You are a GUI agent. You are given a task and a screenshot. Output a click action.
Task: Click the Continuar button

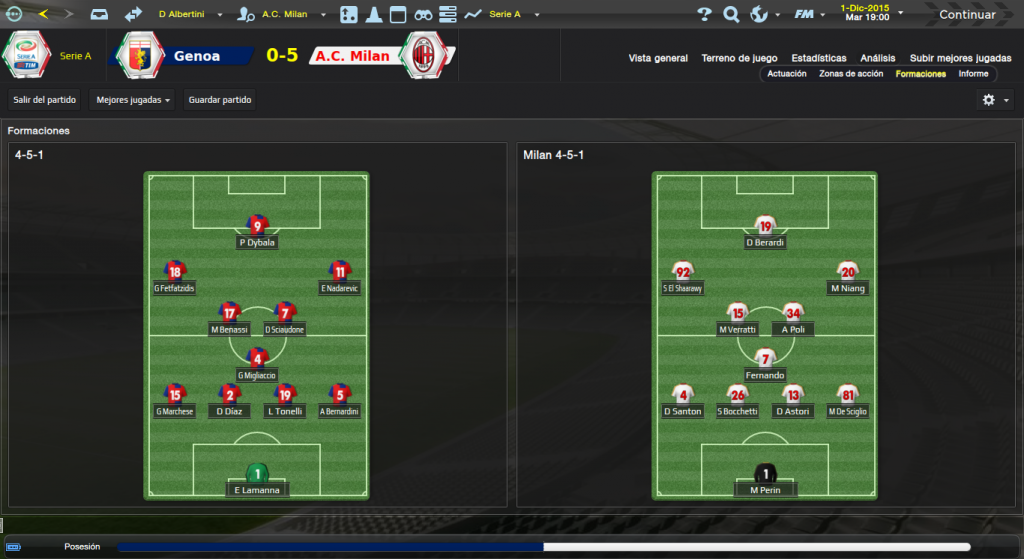[x=967, y=14]
